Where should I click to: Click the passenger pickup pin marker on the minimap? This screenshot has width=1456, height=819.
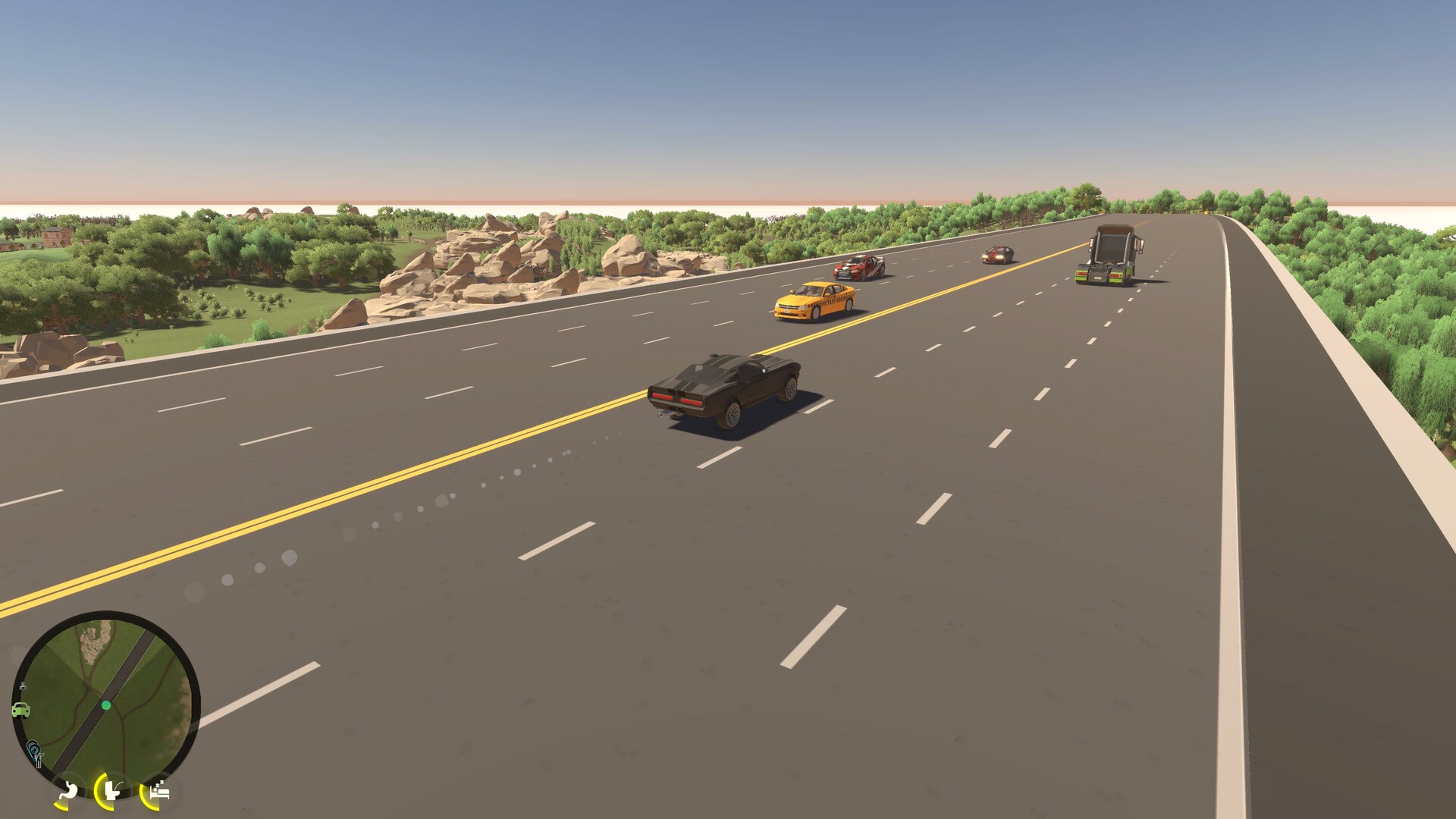click(35, 749)
